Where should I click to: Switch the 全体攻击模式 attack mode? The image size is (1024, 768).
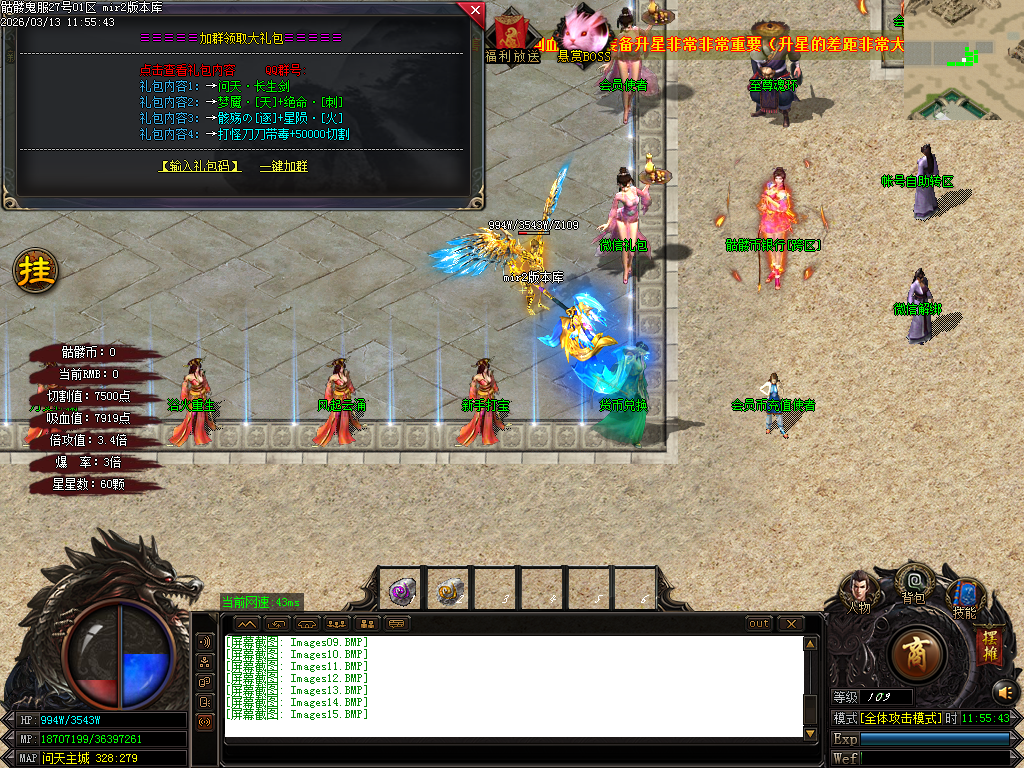click(x=899, y=718)
